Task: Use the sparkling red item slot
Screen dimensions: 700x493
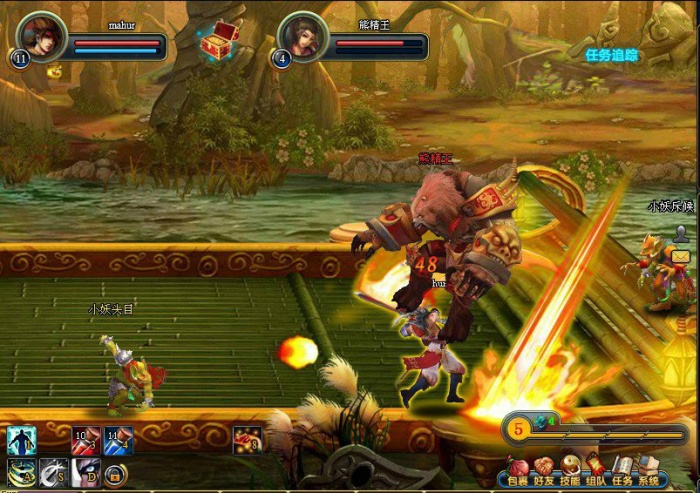Action: click(x=247, y=440)
